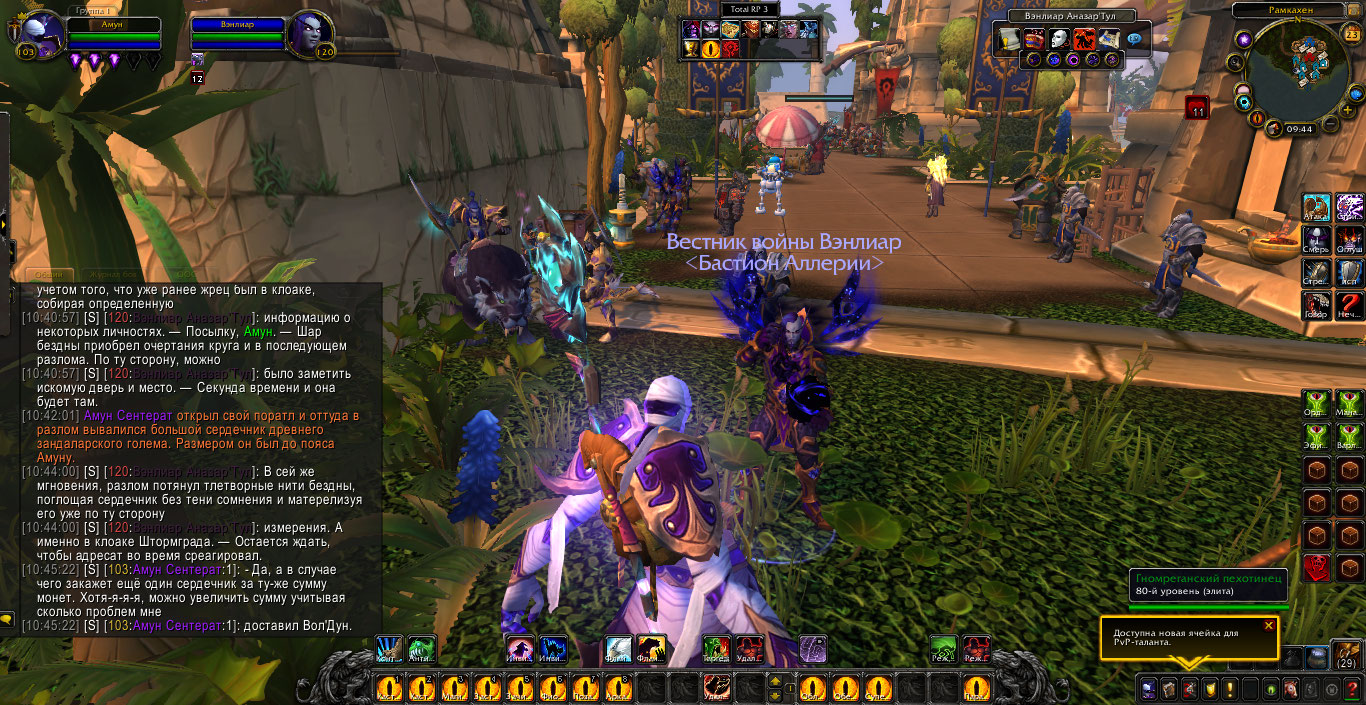Image resolution: width=1366 pixels, height=705 pixels.
Task: Open the backpack showing 29 free slots
Action: coord(1346,656)
